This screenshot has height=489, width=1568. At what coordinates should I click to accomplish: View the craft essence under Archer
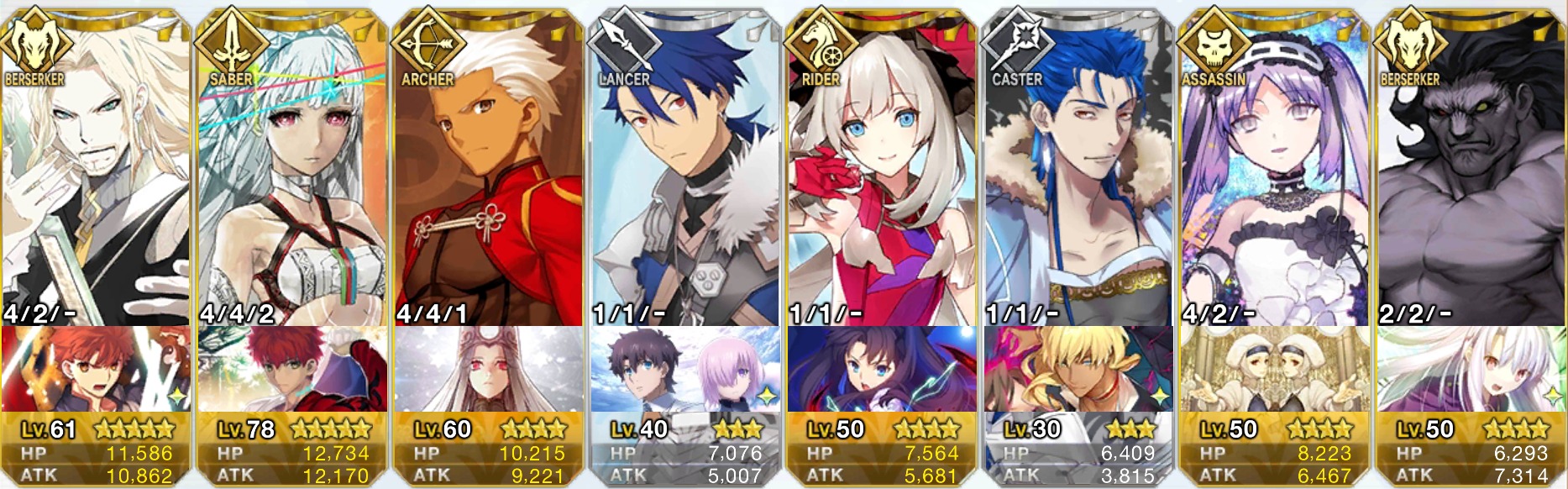tap(489, 370)
